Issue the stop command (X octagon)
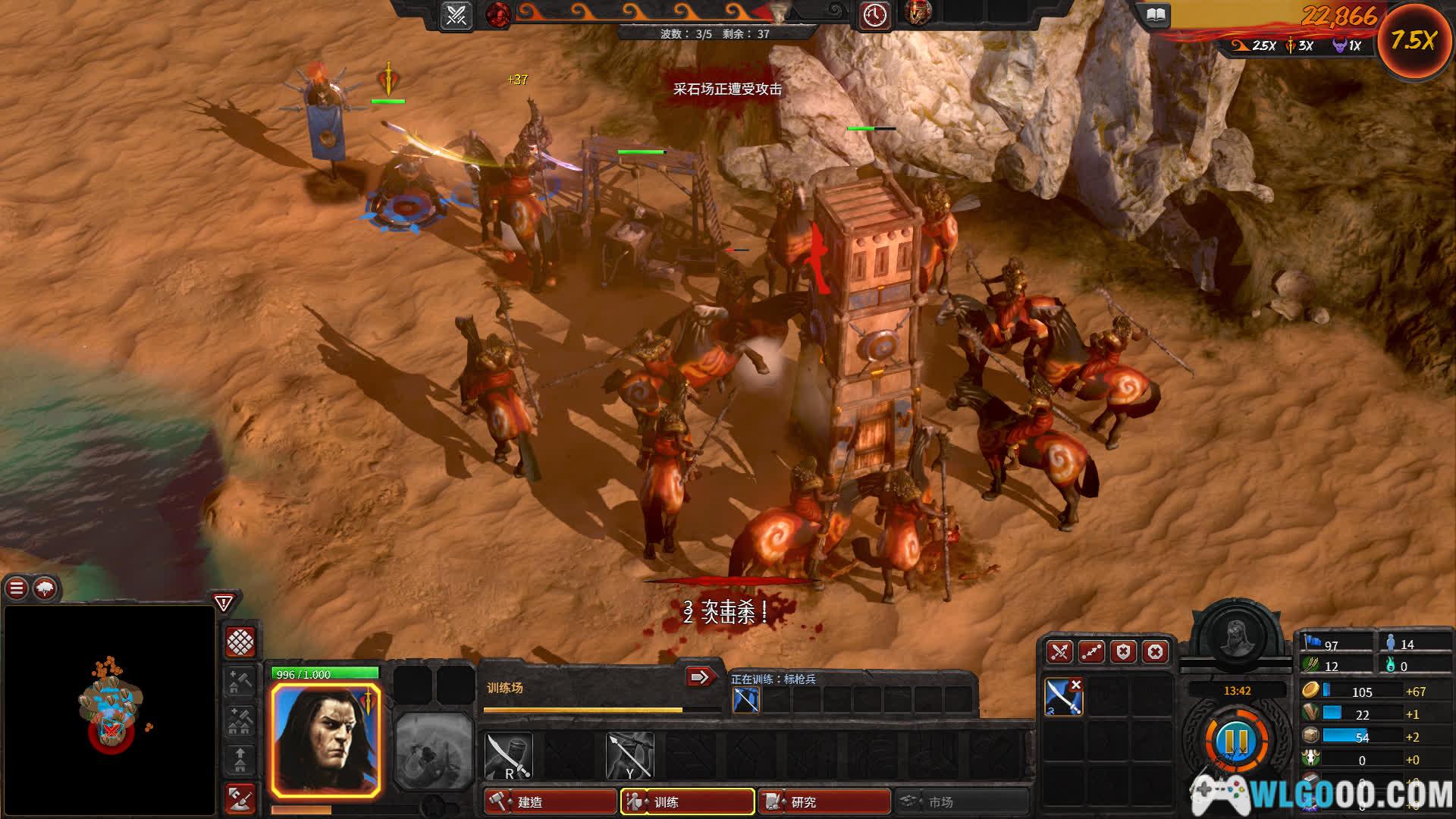 point(1155,652)
